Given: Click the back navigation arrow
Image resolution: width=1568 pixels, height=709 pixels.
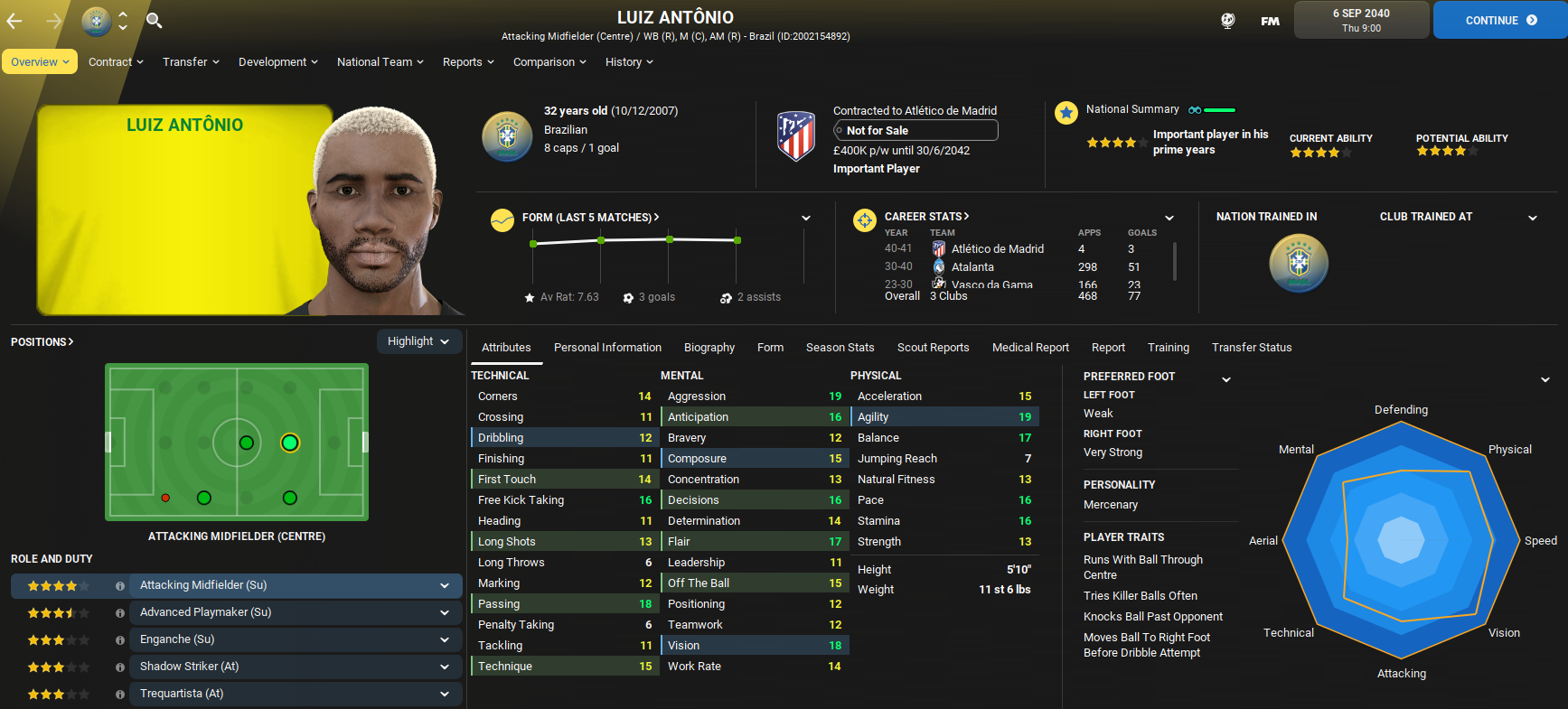Looking at the screenshot, I should (16, 19).
